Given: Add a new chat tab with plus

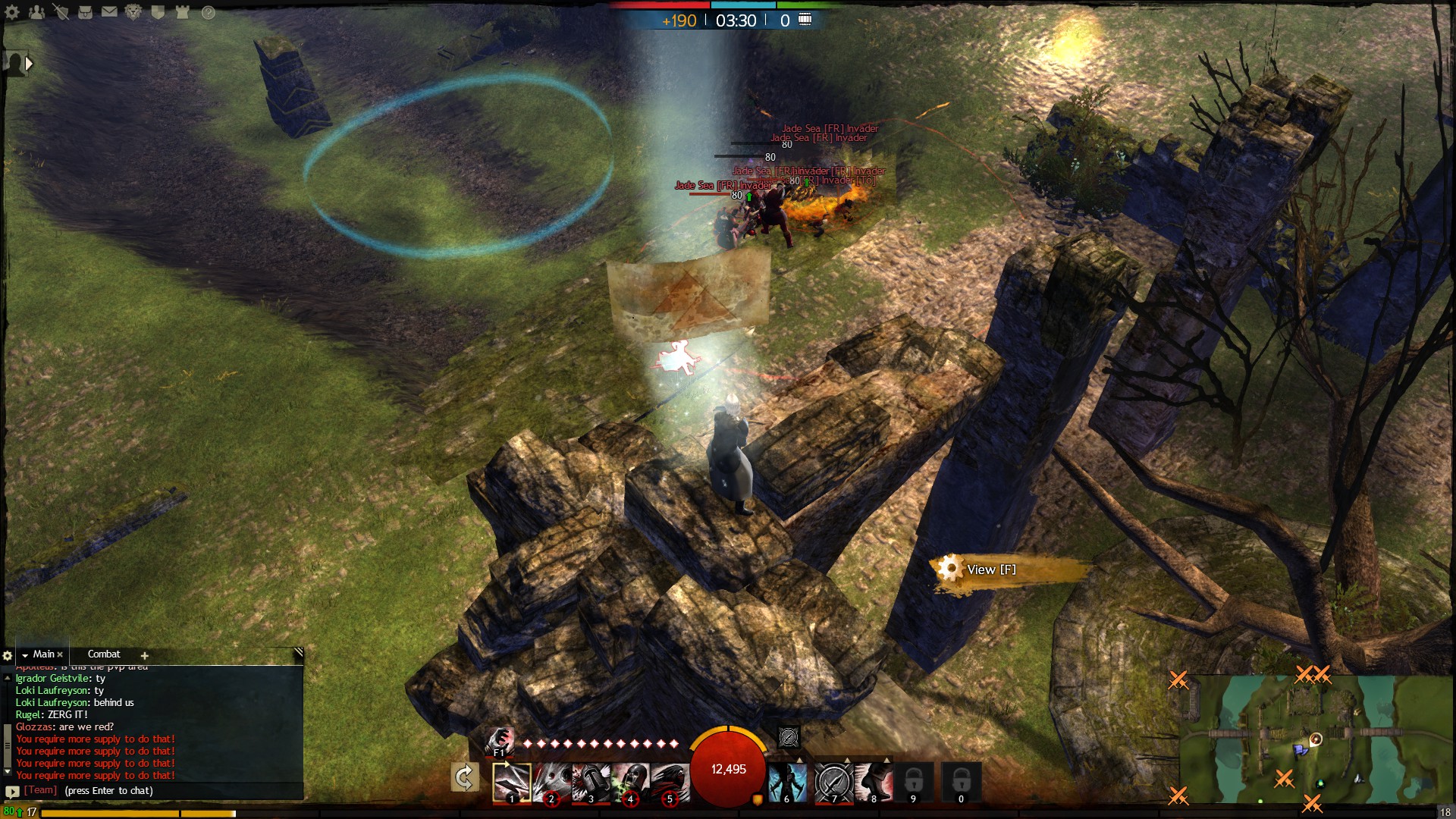Looking at the screenshot, I should (144, 655).
